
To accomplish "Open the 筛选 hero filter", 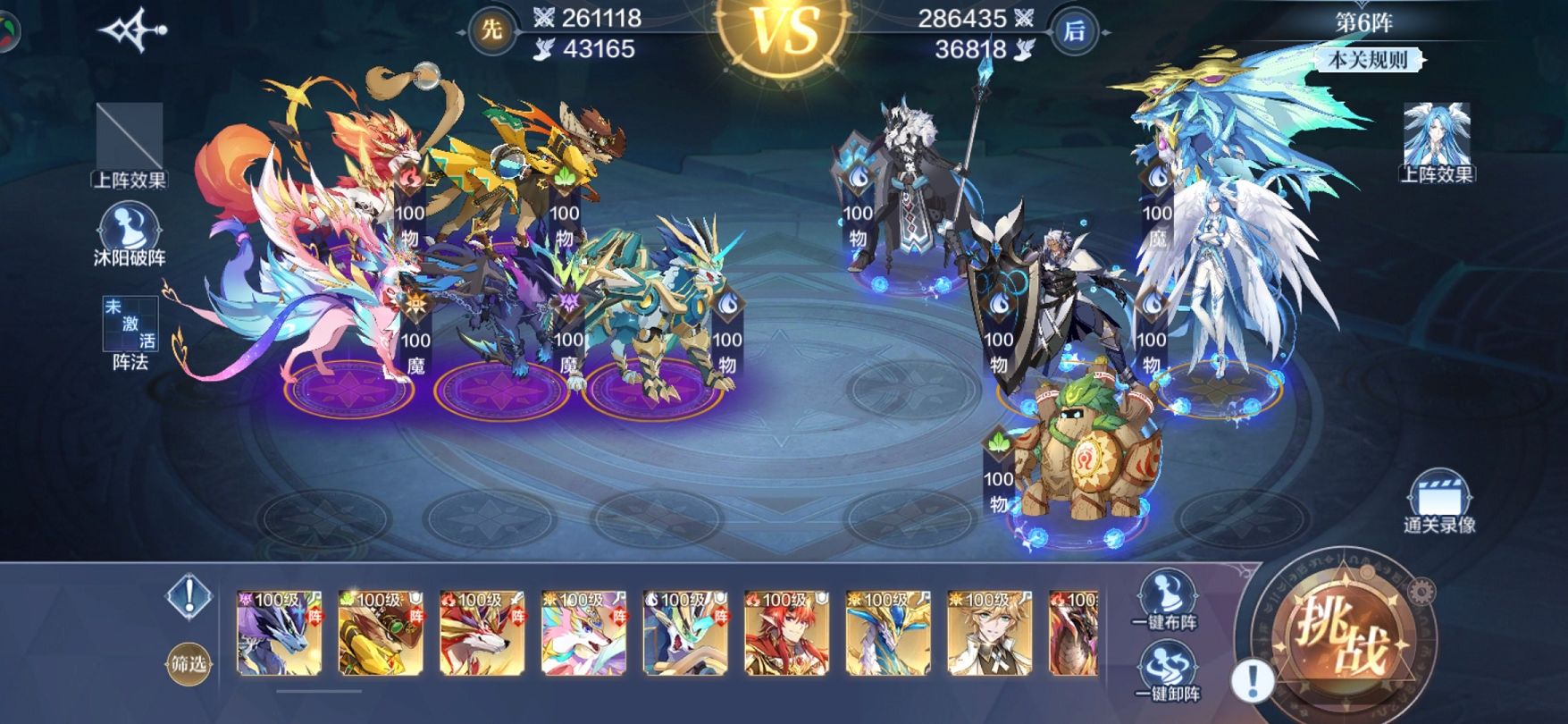I will tap(189, 663).
